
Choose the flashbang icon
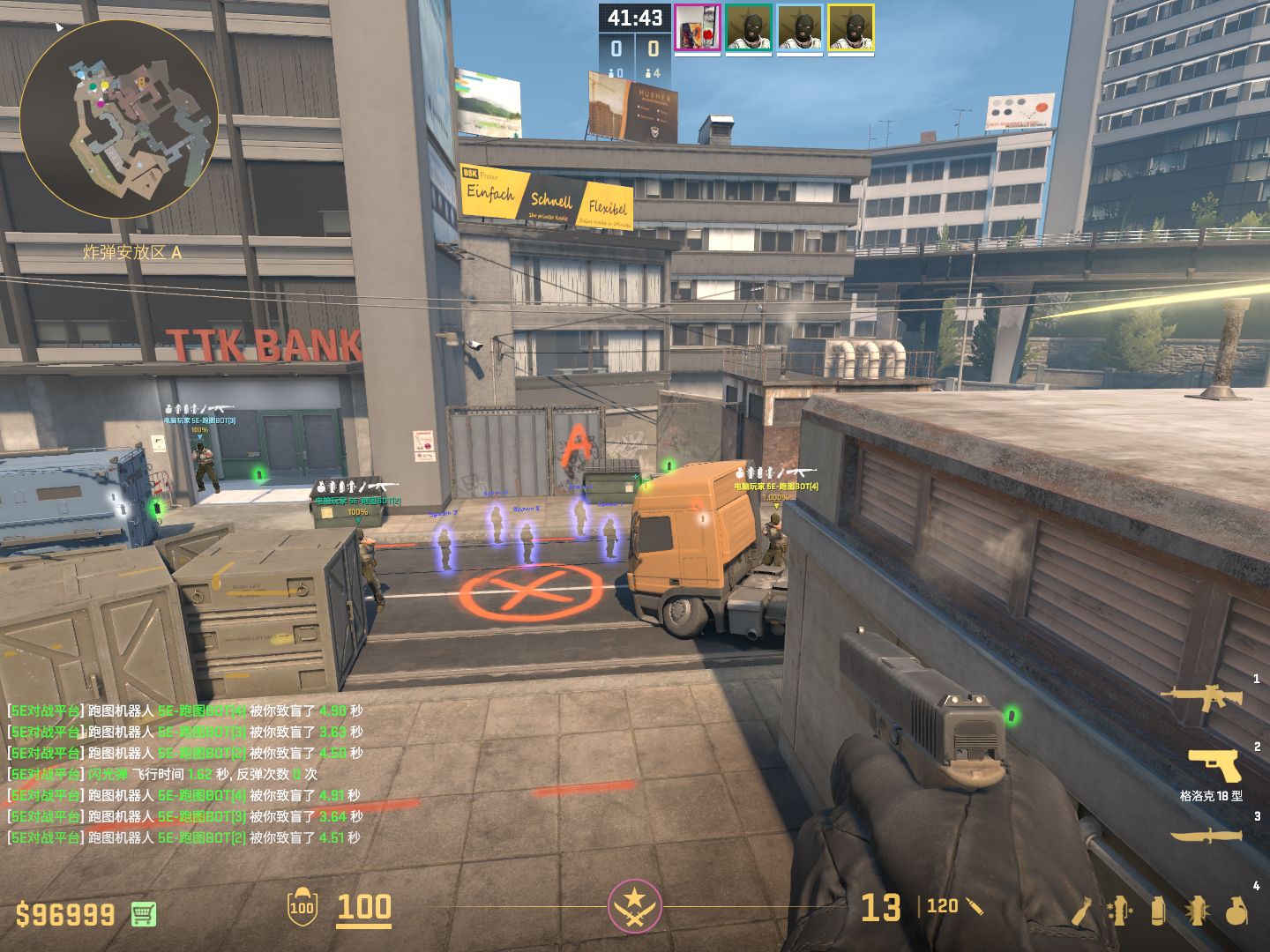pyautogui.click(x=1197, y=911)
